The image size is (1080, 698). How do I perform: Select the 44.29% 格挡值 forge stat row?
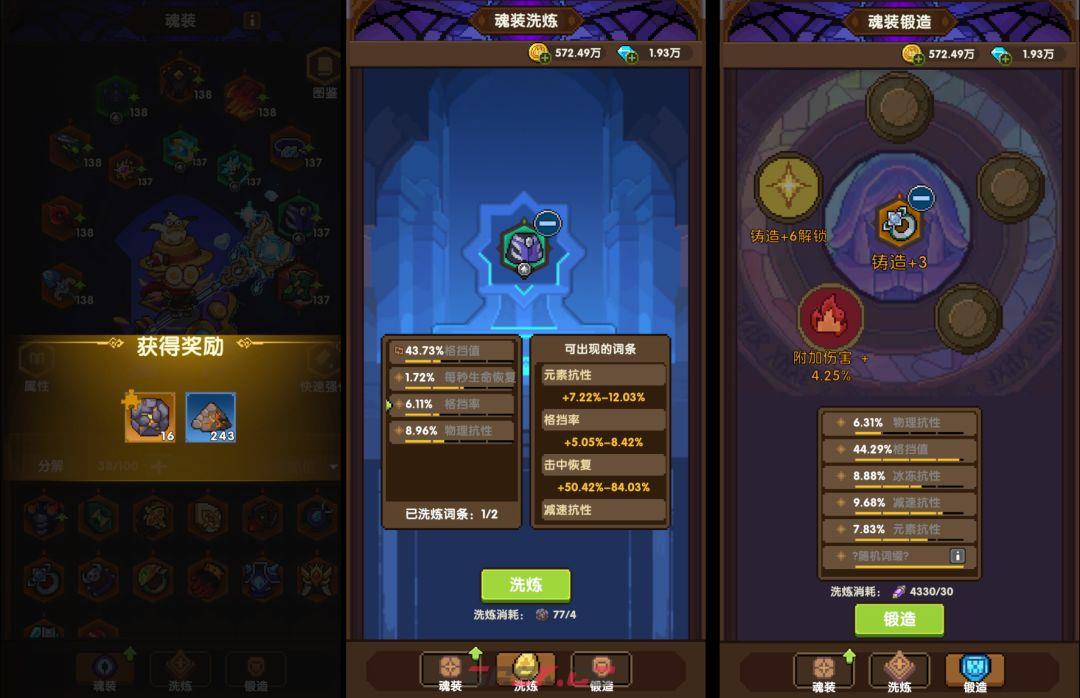point(899,450)
